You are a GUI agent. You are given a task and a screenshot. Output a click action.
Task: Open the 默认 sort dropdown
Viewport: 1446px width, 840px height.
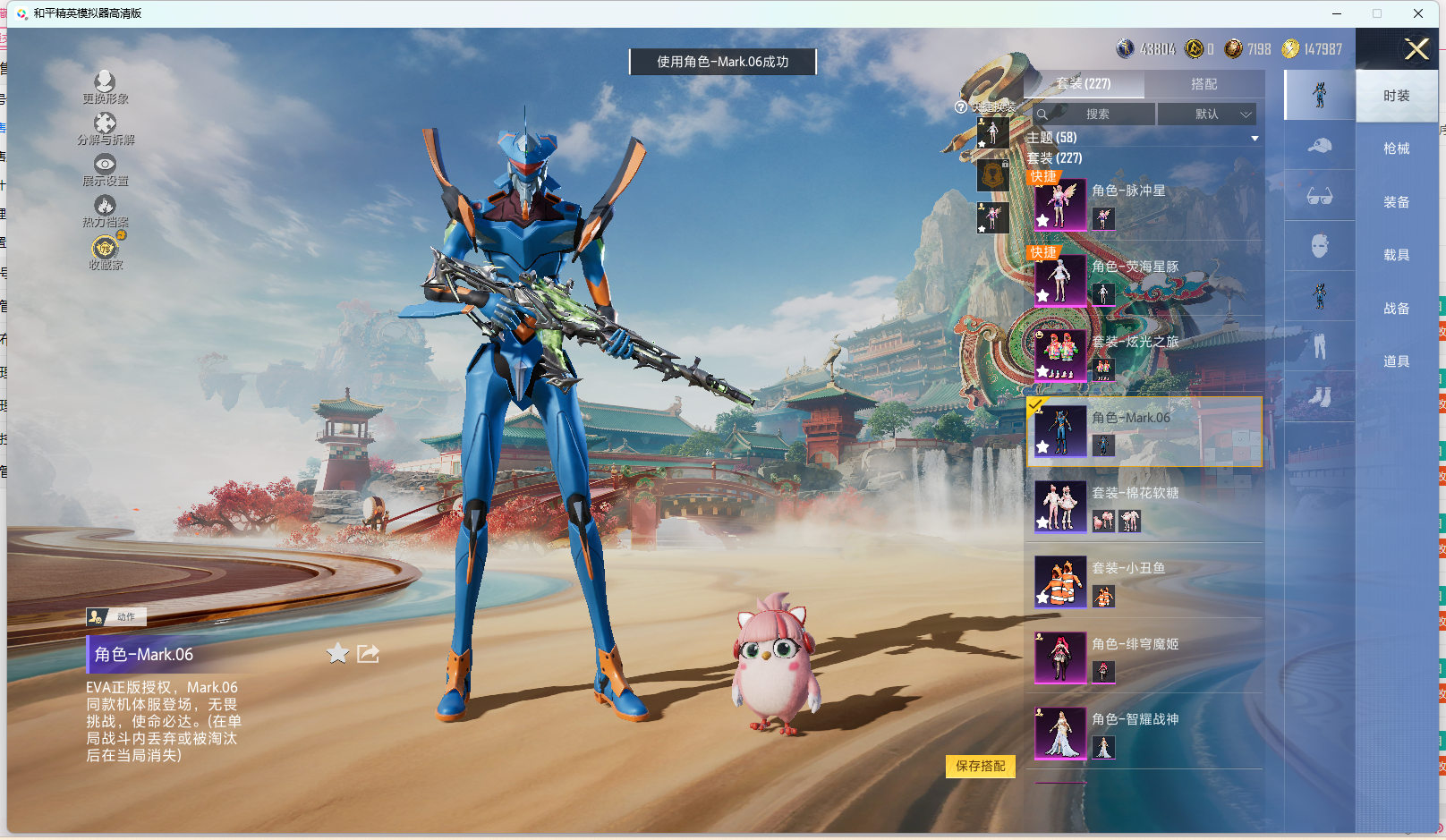tap(1207, 115)
